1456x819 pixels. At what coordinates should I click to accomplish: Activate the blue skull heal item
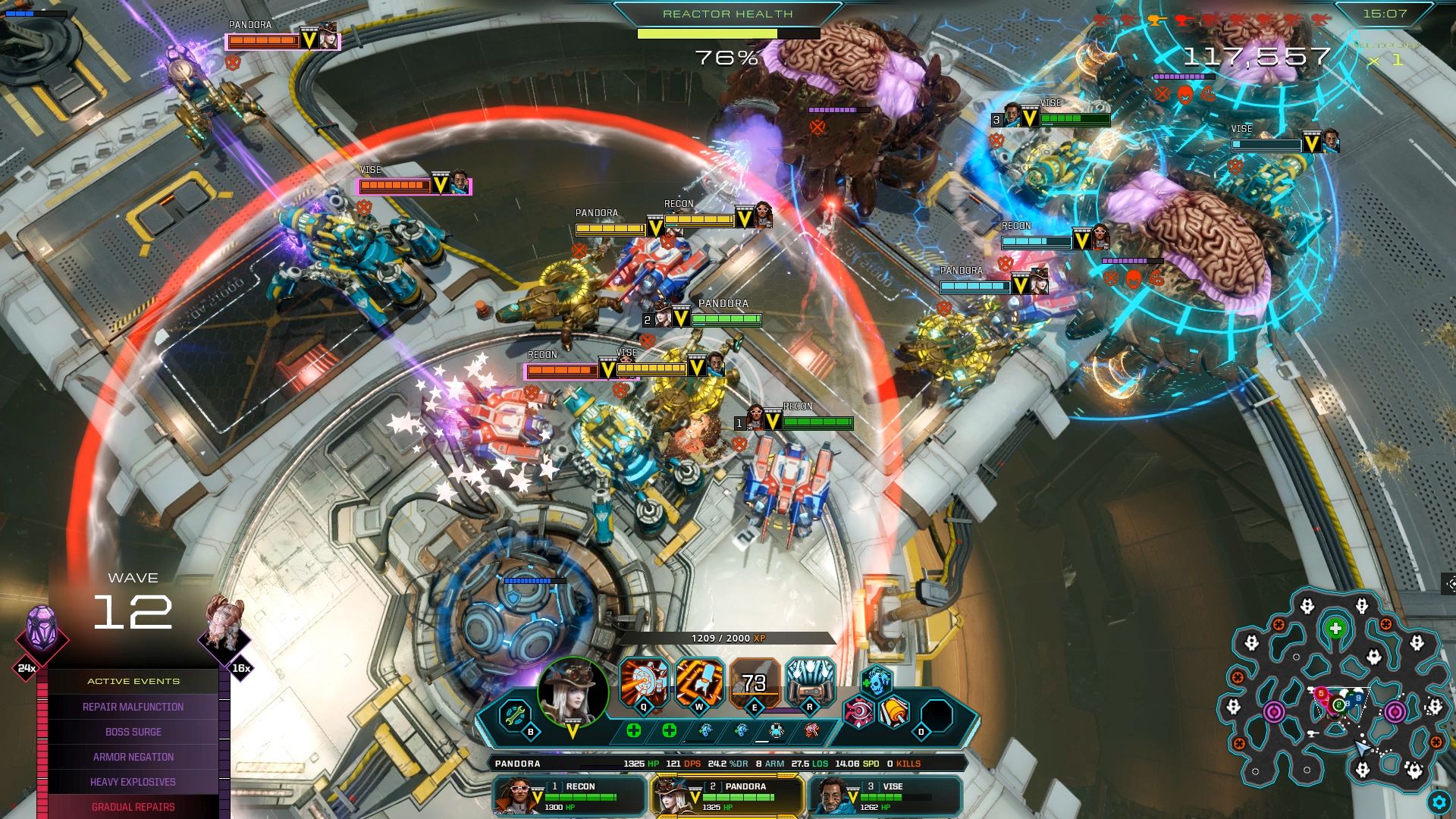click(877, 681)
